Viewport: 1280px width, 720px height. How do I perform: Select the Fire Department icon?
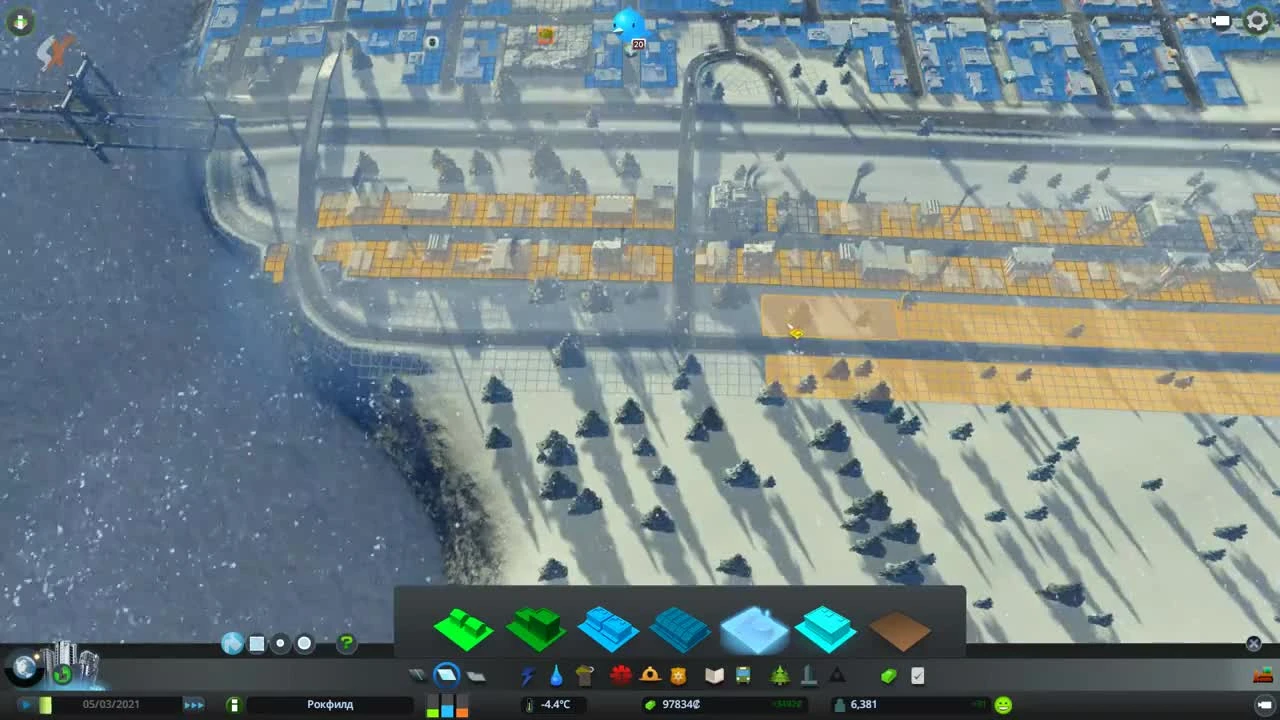(648, 676)
